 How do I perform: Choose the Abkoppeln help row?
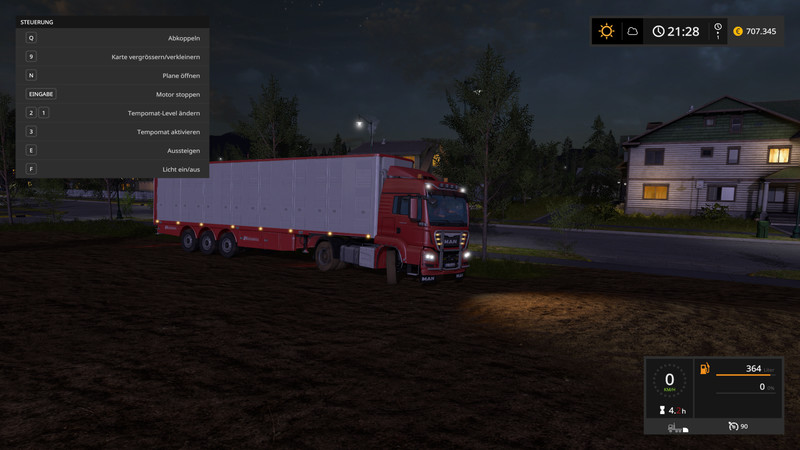pyautogui.click(x=112, y=38)
